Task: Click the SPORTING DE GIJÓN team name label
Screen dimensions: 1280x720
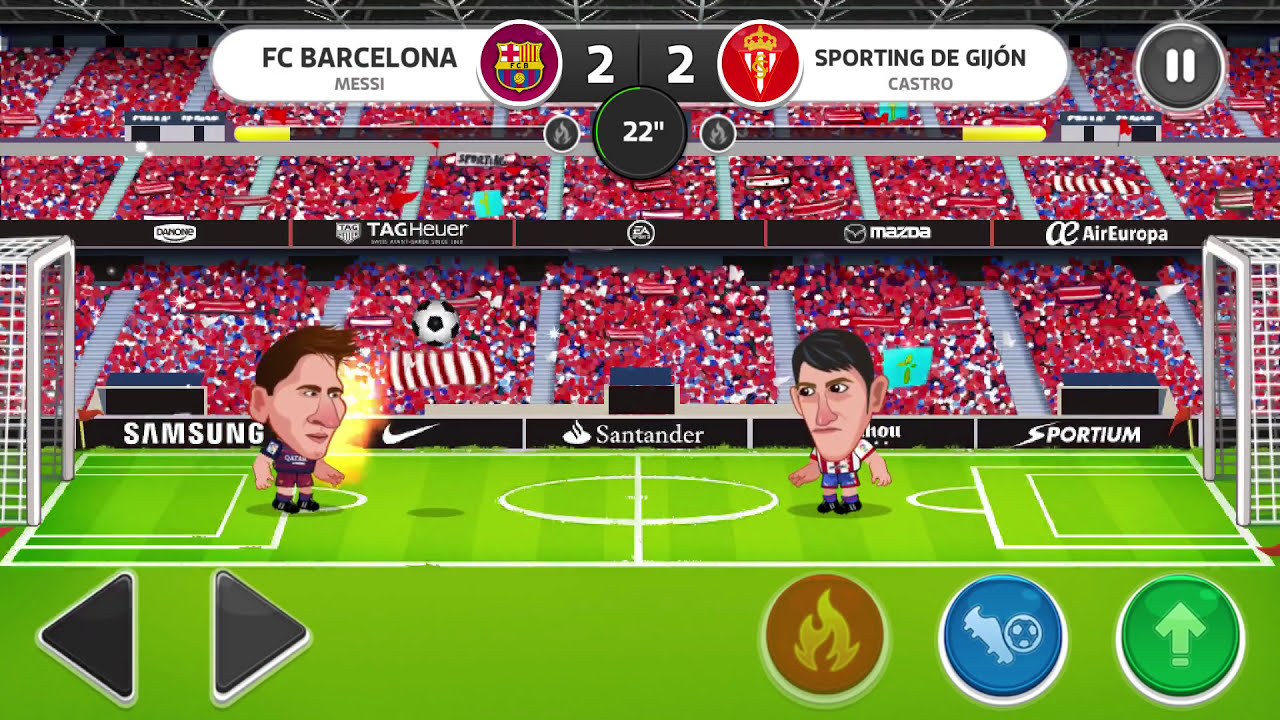Action: pos(921,58)
